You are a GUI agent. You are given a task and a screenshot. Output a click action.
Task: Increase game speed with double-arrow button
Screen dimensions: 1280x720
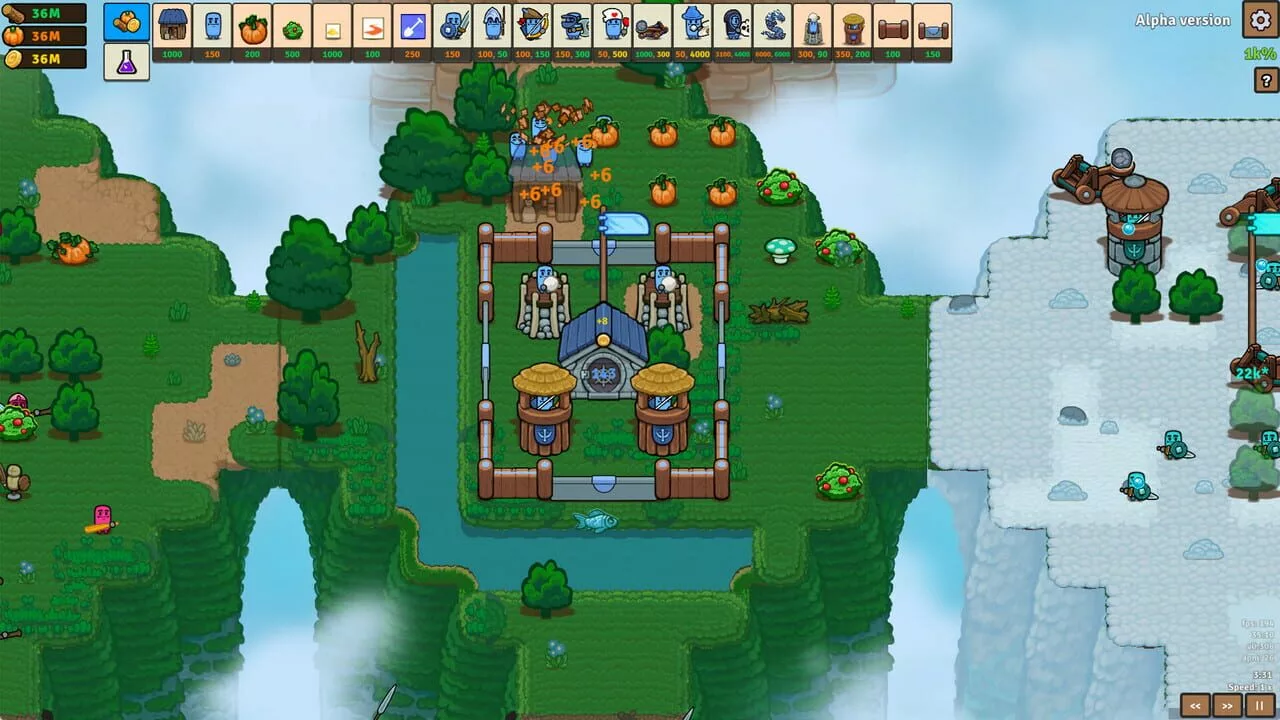point(1229,706)
